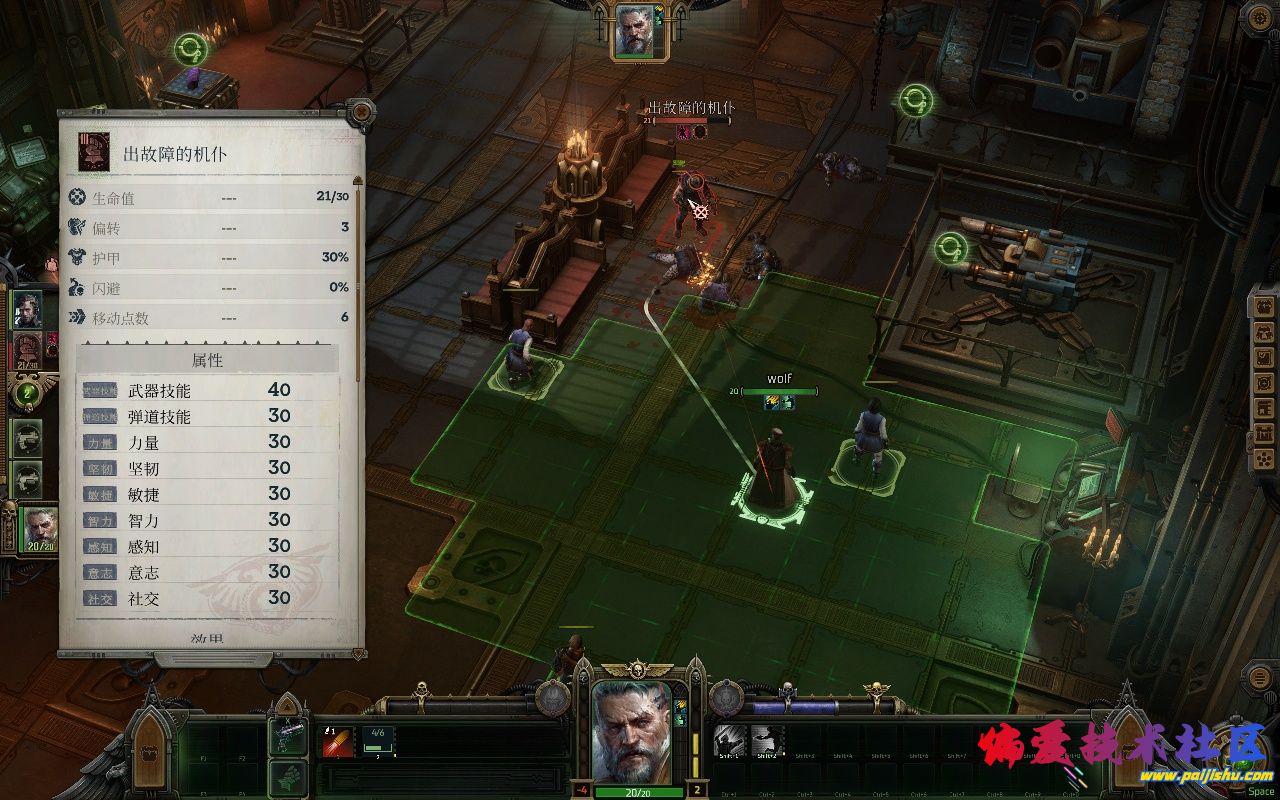Select the 武器技能 weapon skill row

208,390
